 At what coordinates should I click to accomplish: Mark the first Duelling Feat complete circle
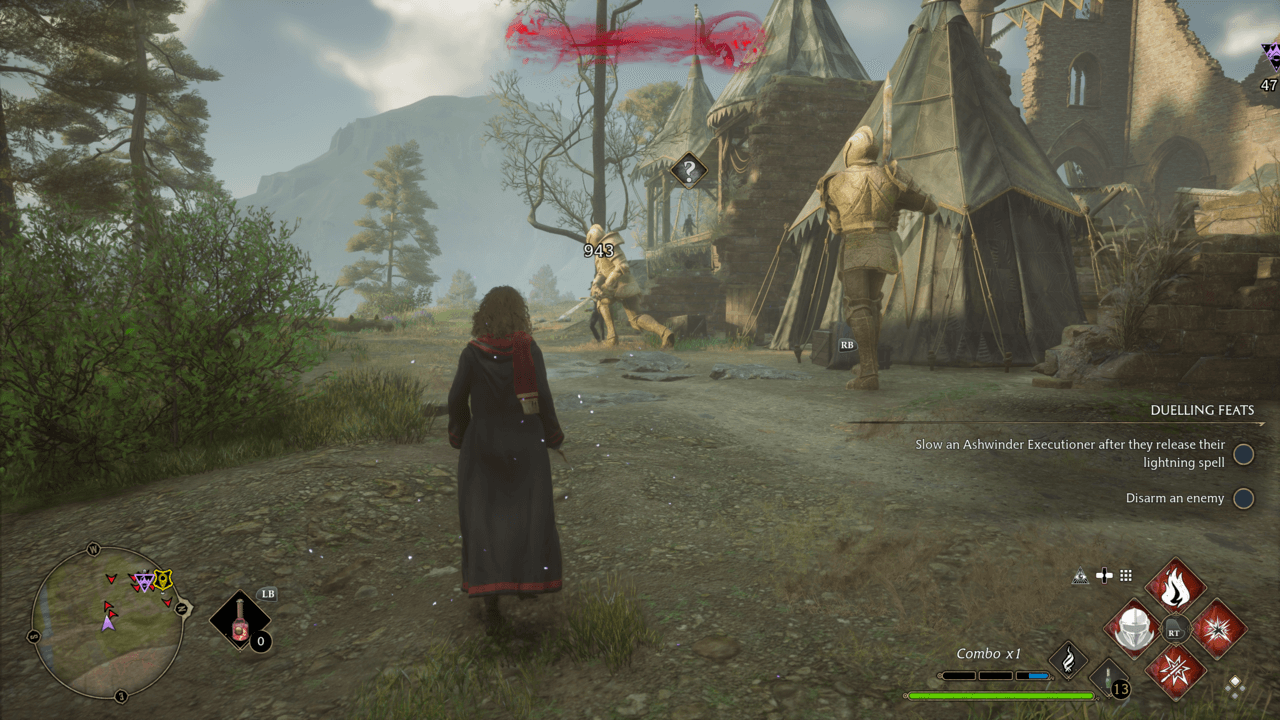1244,454
